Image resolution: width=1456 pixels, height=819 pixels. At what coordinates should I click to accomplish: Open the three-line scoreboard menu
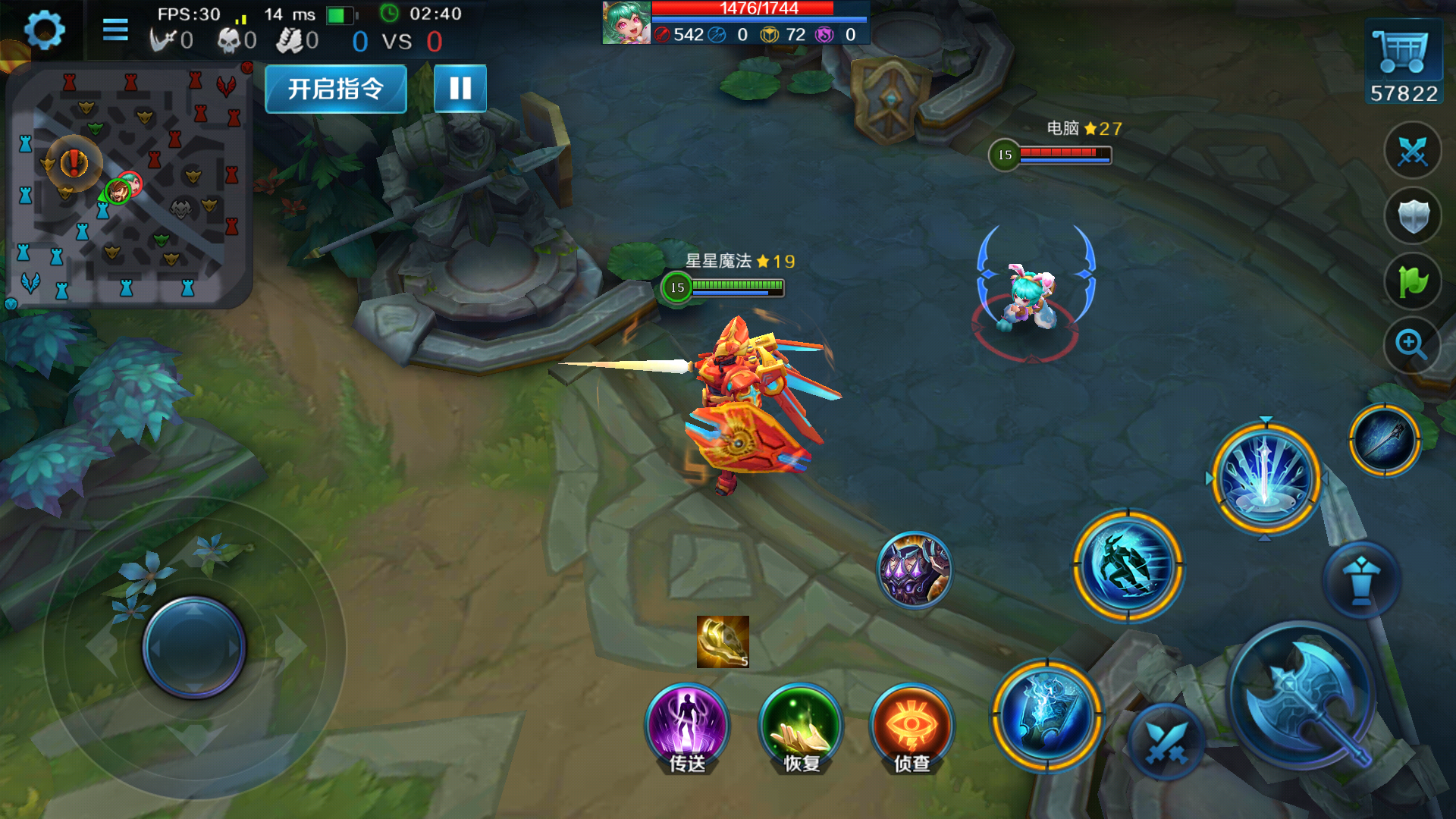(115, 30)
